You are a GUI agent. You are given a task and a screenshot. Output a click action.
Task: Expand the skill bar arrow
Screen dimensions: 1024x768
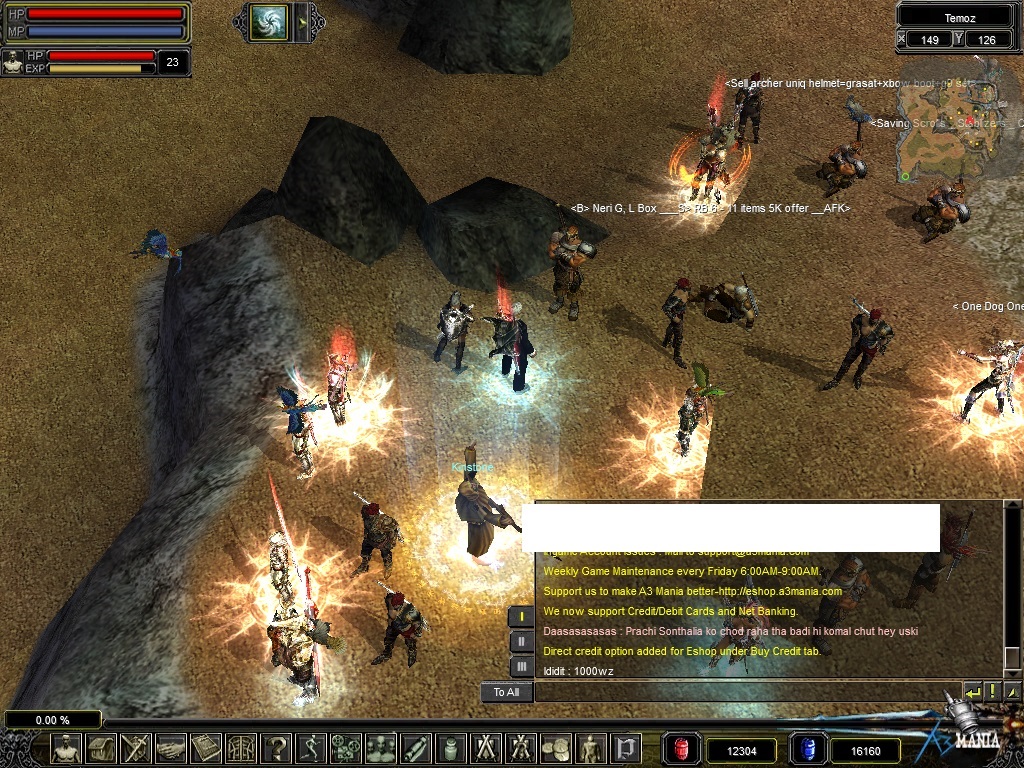point(304,21)
